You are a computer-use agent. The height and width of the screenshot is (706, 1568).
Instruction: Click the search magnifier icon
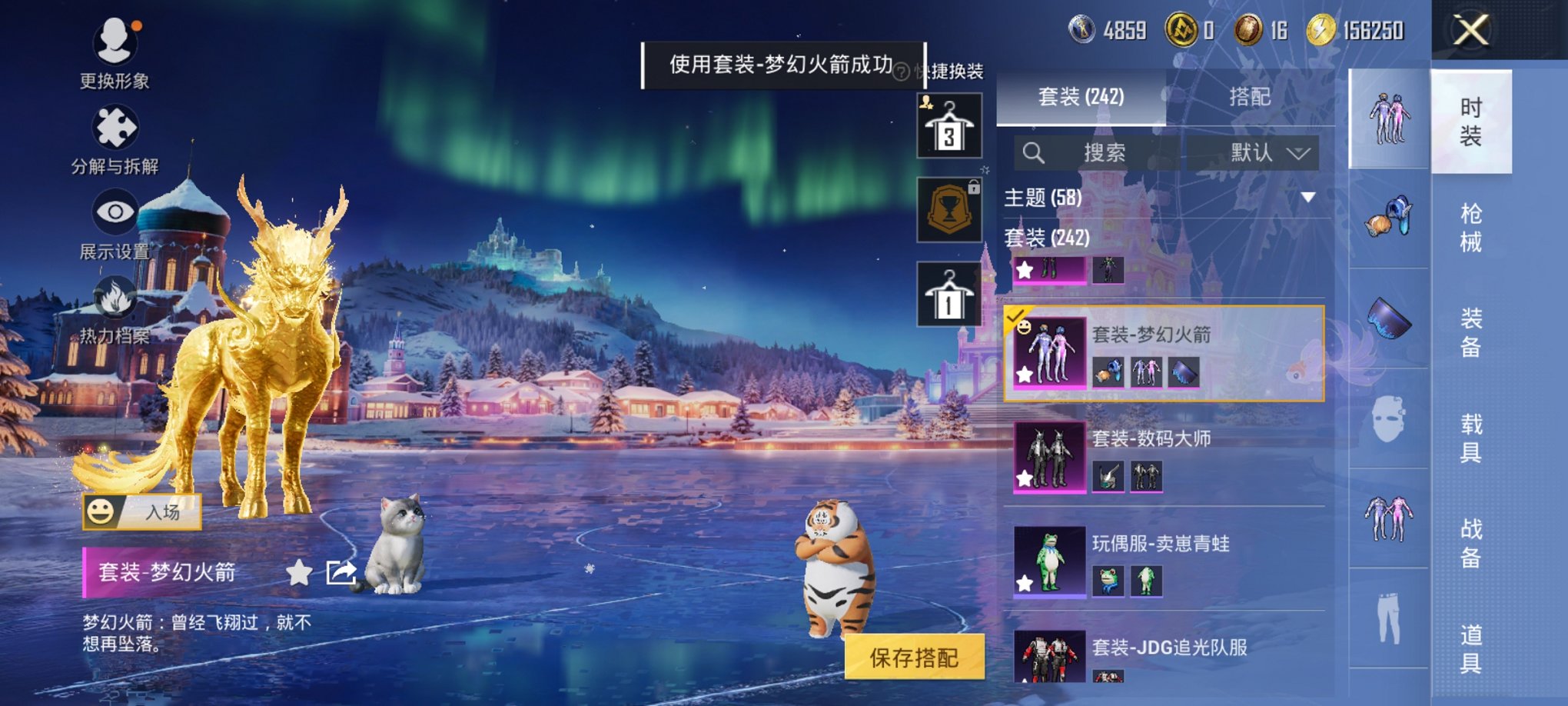tap(1035, 152)
